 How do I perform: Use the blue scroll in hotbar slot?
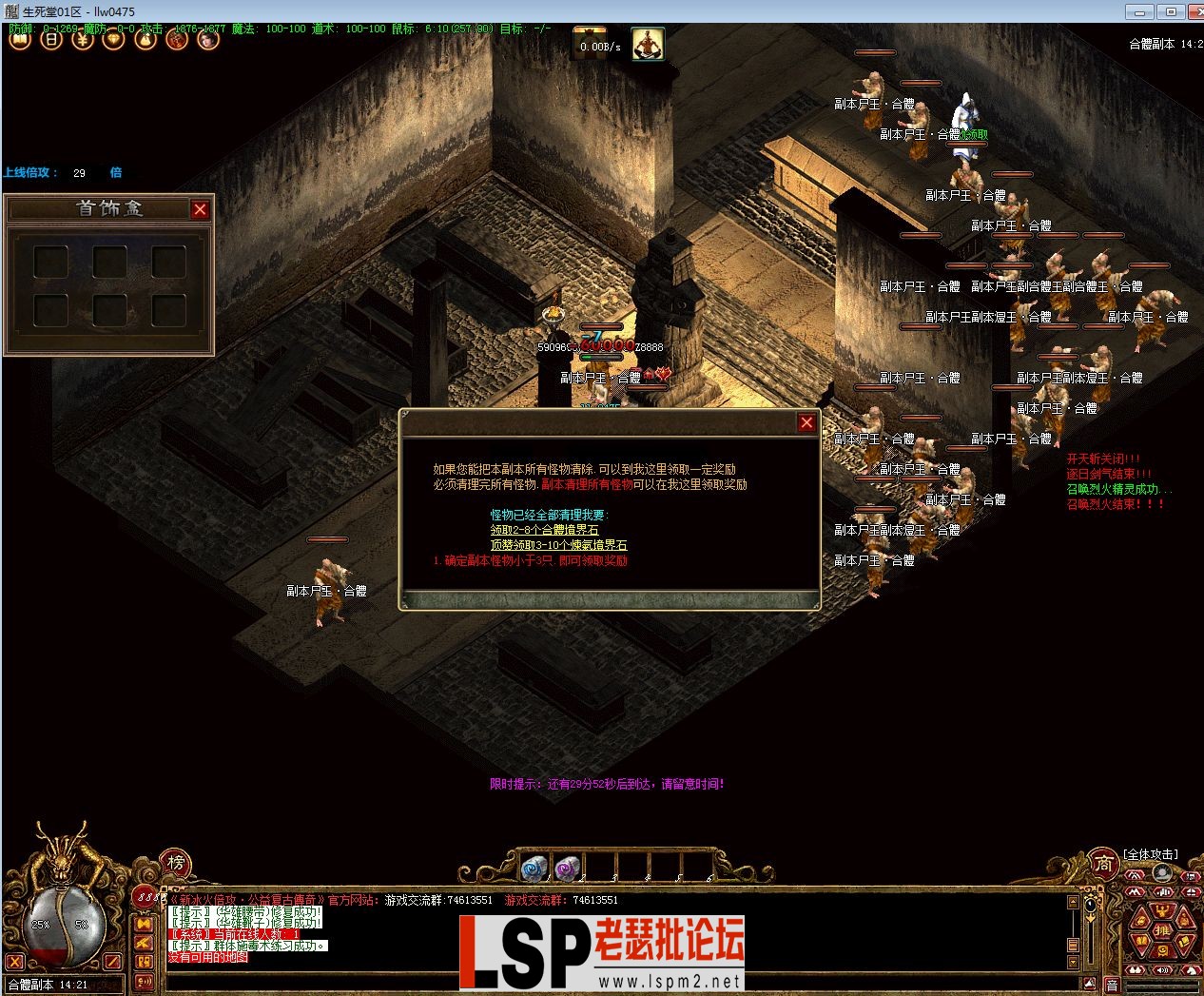click(x=534, y=868)
